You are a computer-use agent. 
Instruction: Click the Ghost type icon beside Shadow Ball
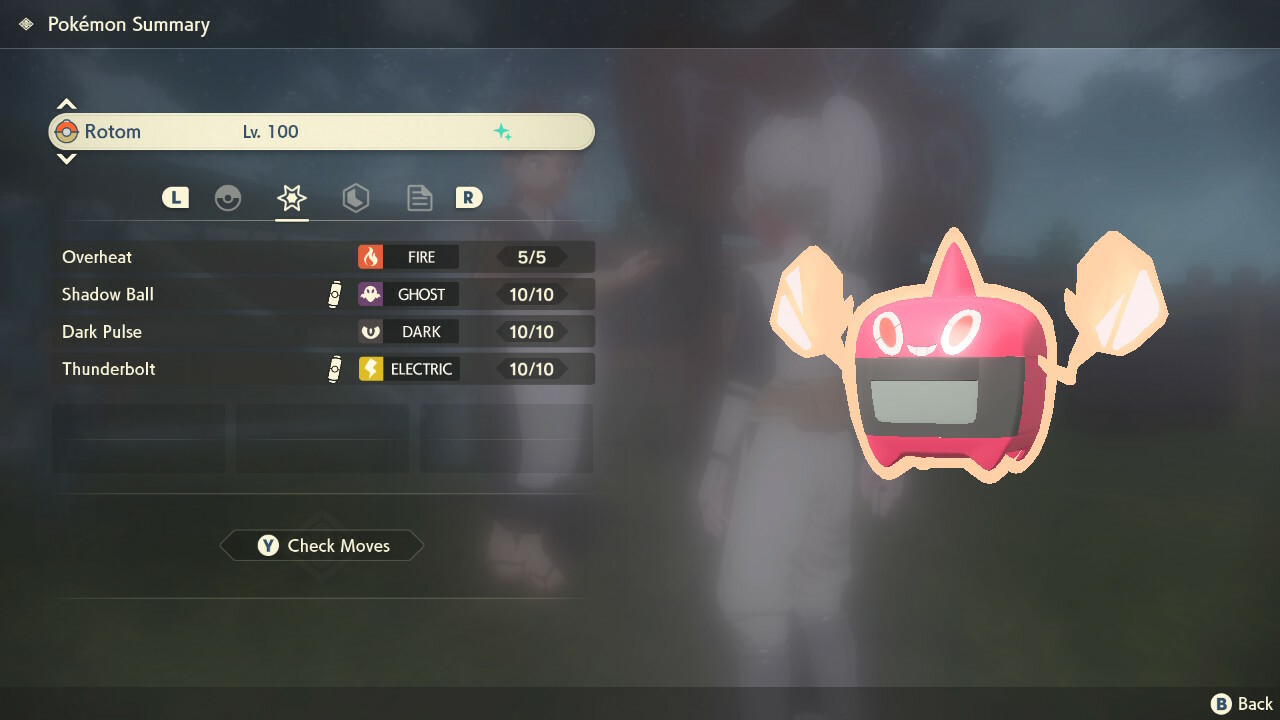click(371, 294)
